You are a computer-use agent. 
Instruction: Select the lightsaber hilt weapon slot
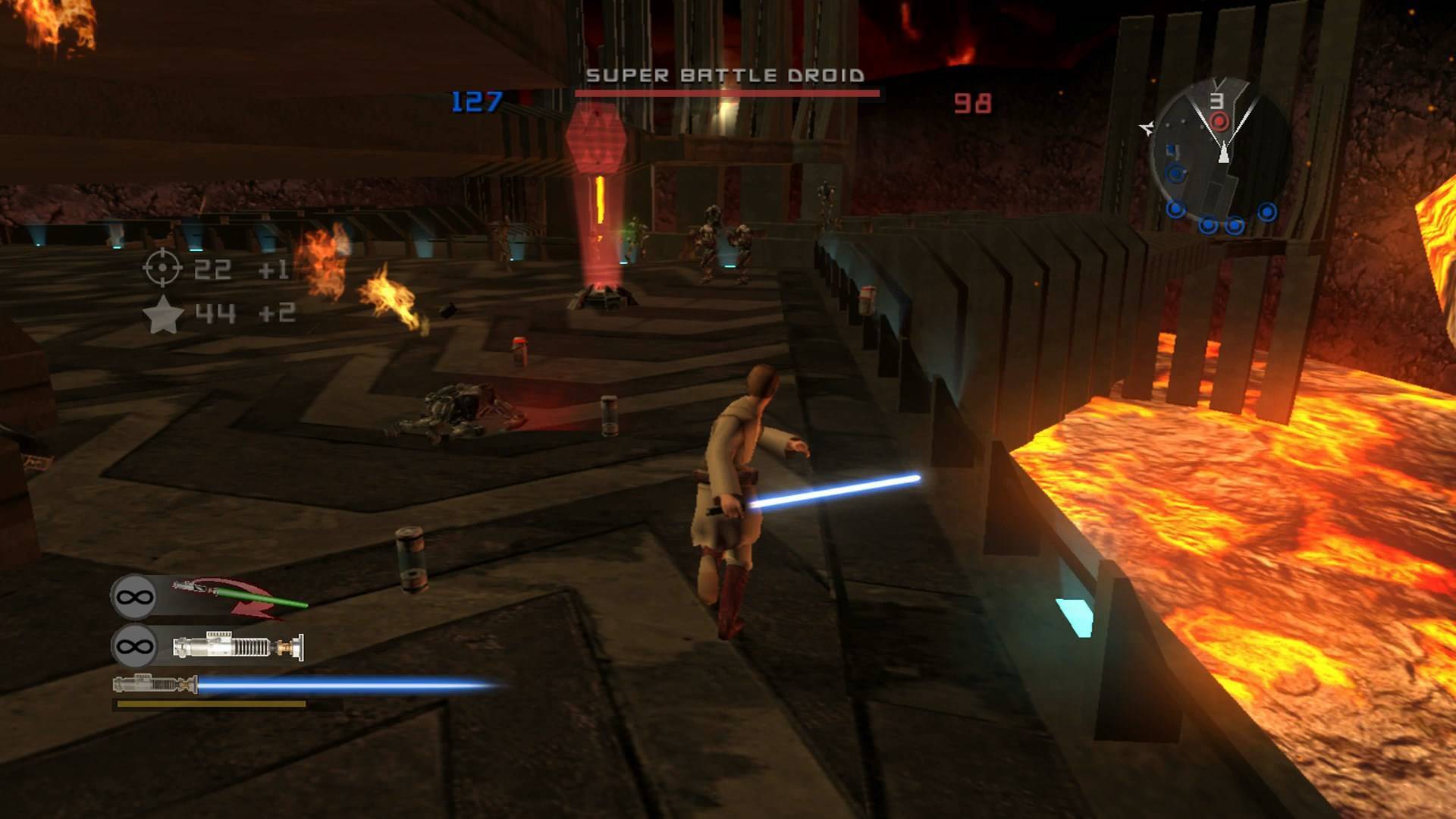[238, 647]
